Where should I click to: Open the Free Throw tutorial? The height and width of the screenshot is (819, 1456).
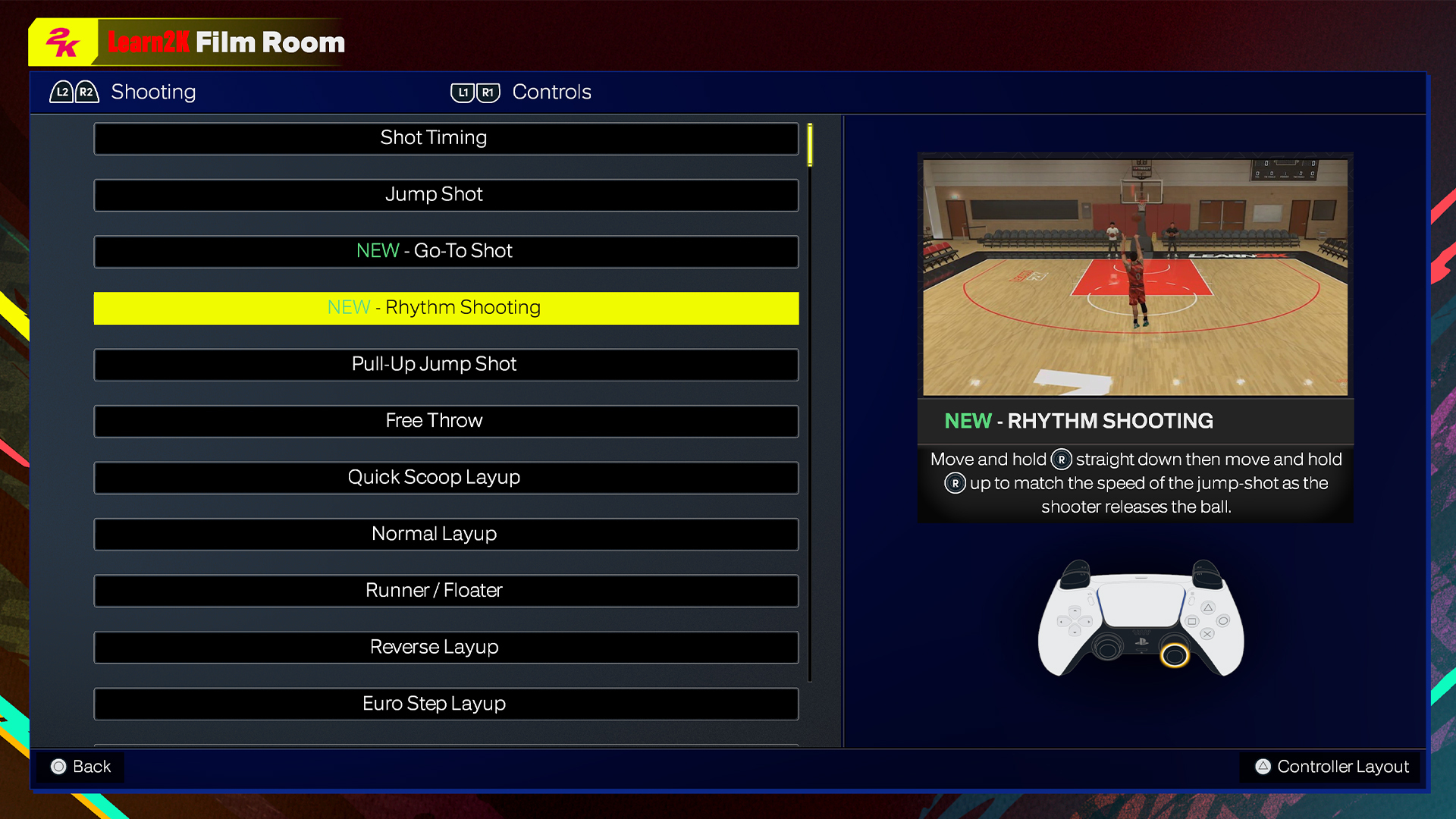(x=445, y=421)
